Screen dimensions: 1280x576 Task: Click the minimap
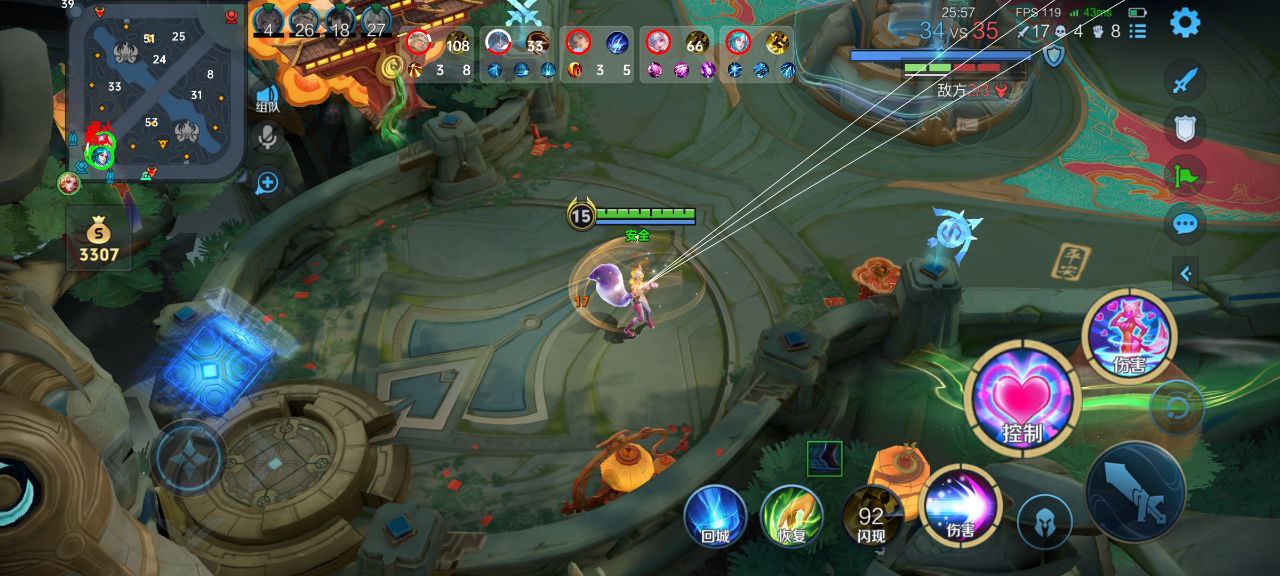coord(156,93)
